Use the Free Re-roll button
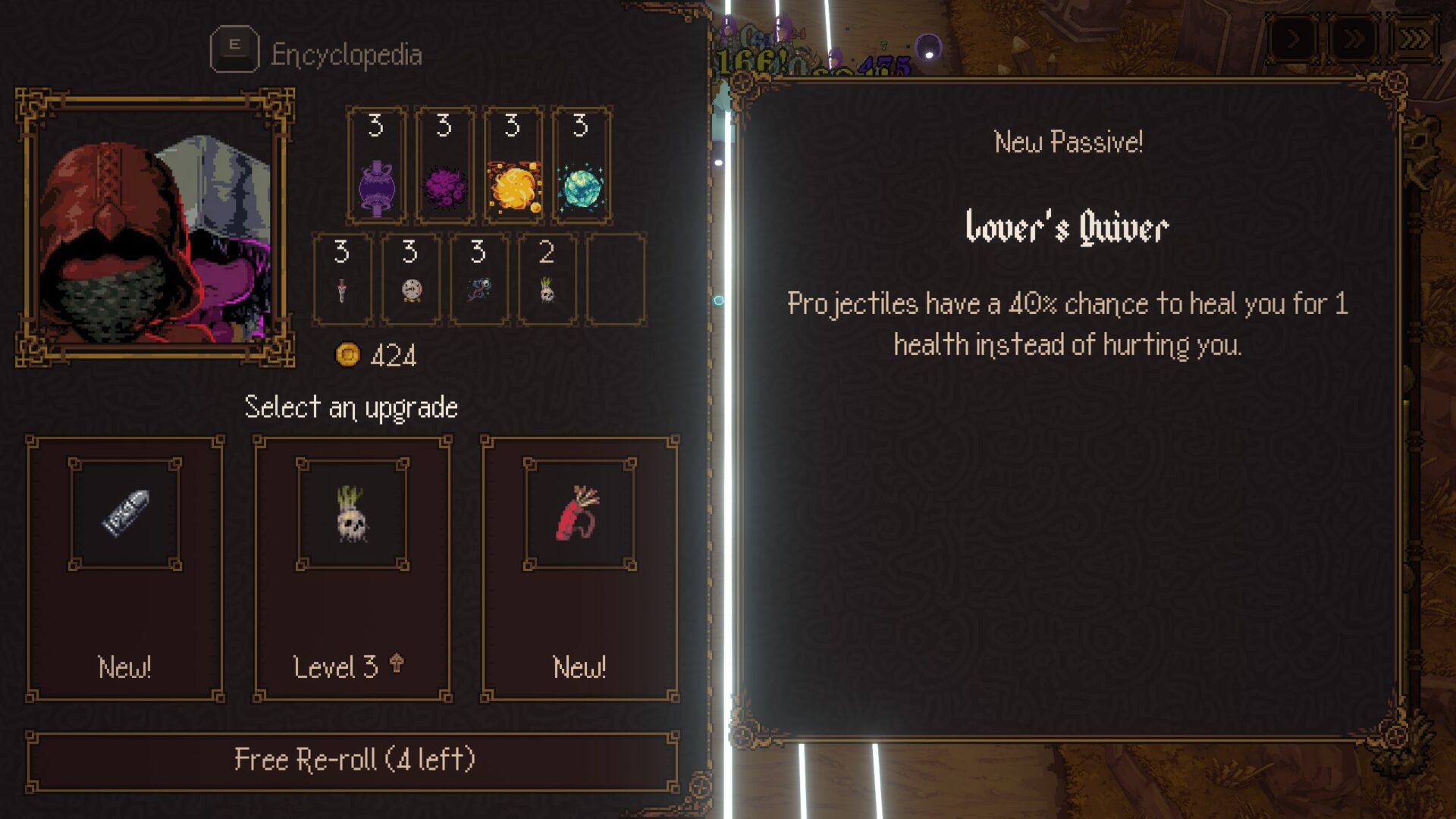 tap(353, 761)
